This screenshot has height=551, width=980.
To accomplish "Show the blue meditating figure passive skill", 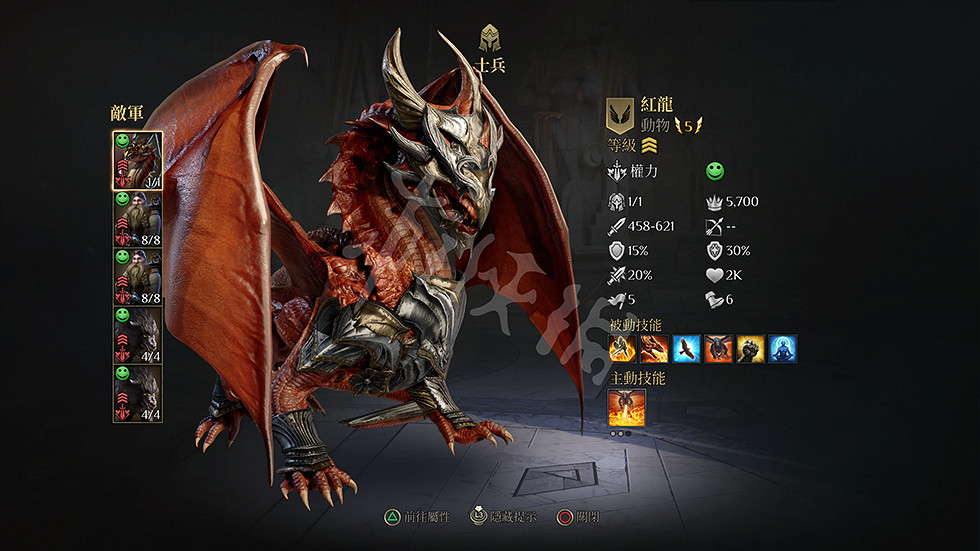I will click(782, 349).
